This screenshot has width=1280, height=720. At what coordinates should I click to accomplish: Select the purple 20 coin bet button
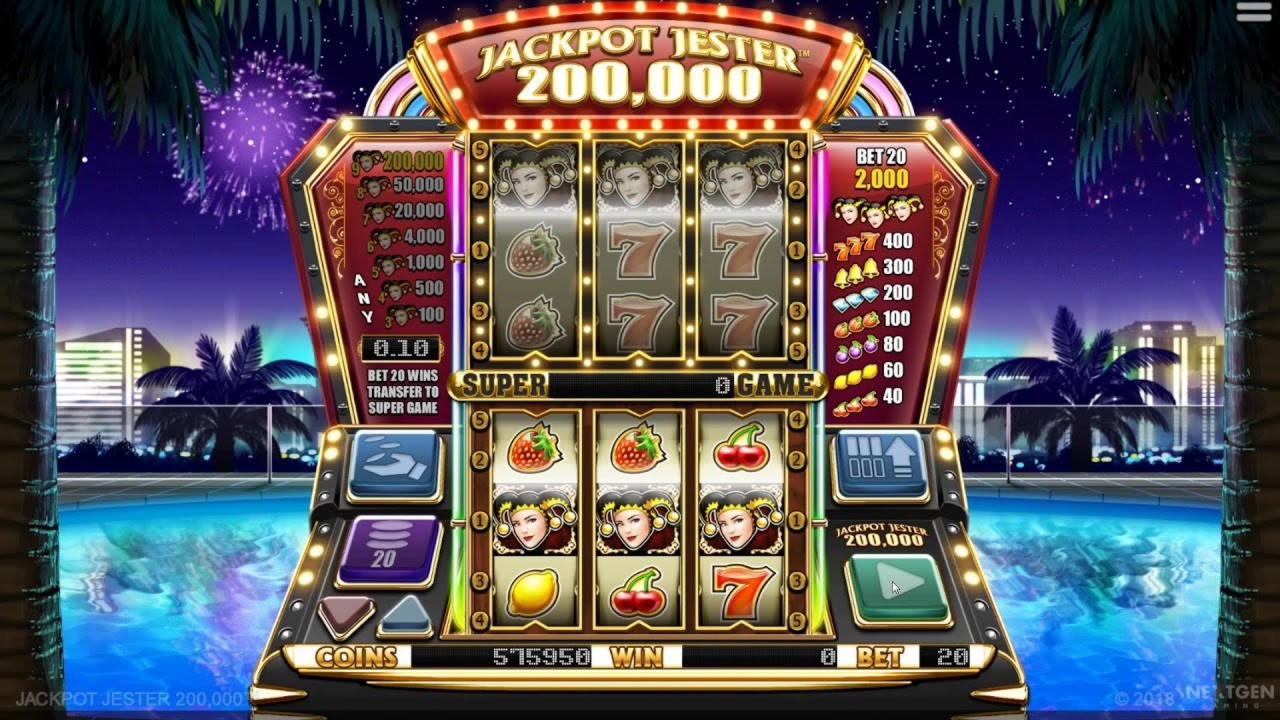click(386, 549)
